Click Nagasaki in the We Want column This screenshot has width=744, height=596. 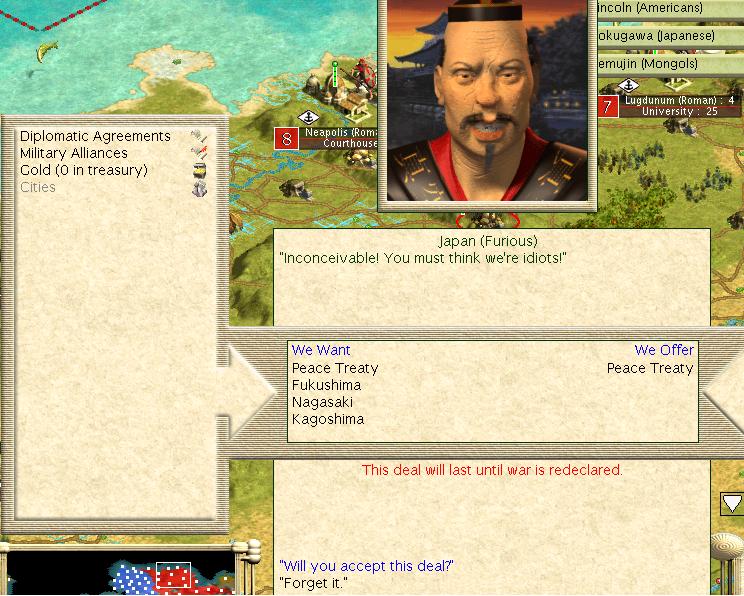click(322, 402)
